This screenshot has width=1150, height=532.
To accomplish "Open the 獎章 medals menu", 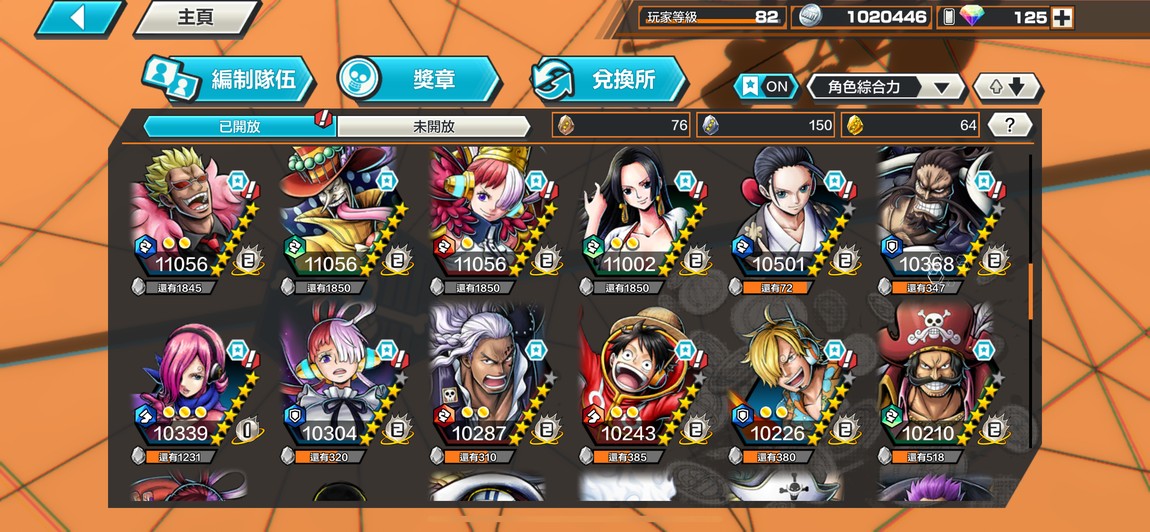I will (418, 80).
